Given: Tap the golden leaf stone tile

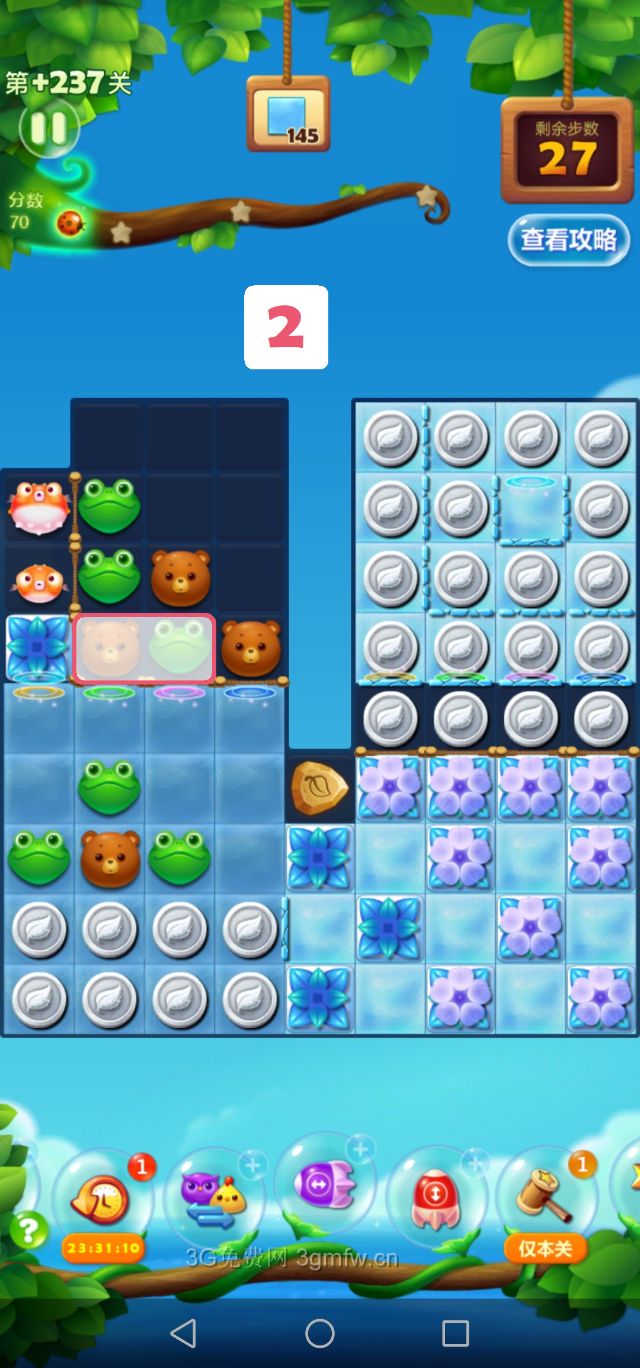Looking at the screenshot, I should point(319,788).
